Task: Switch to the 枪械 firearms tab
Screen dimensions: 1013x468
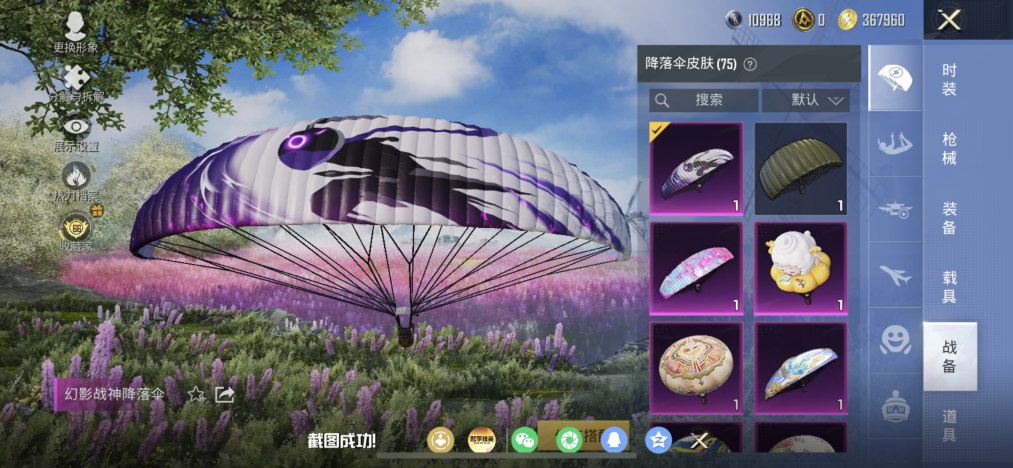Action: 949,149
